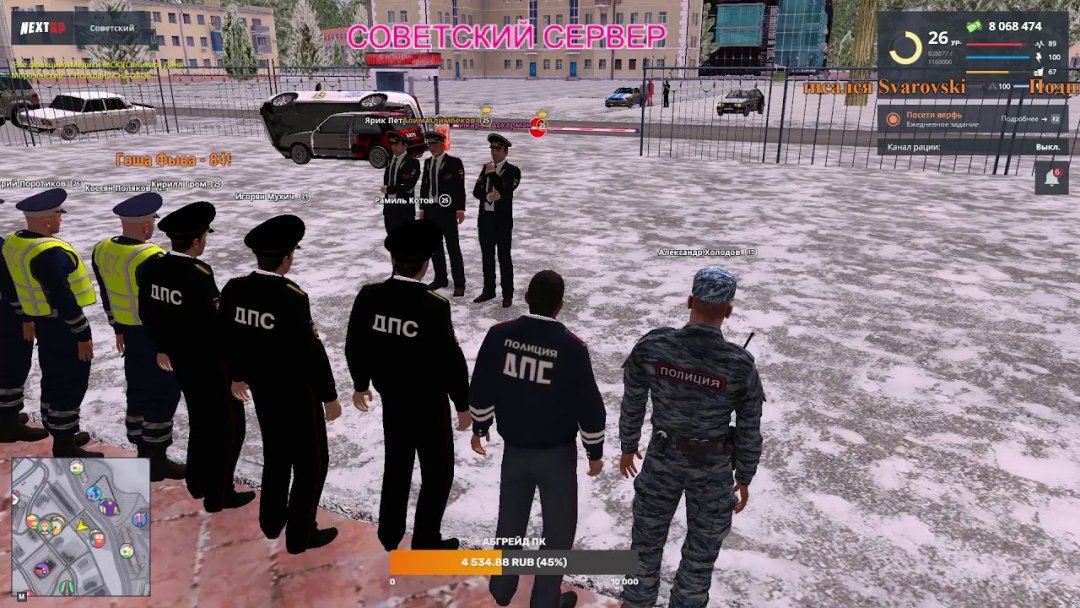Click the "Советский" server name label
The image size is (1080, 608).
(x=112, y=28)
